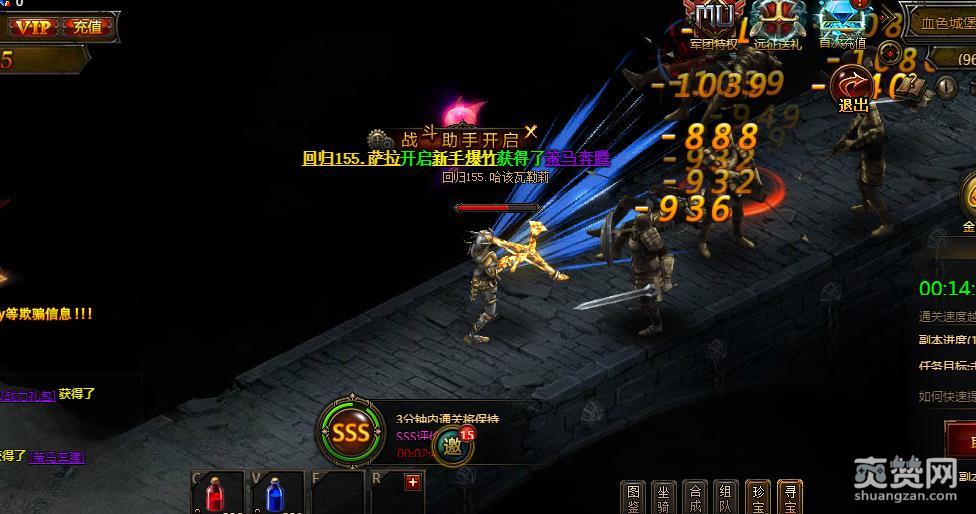Click the 充值 recharge button

tap(88, 27)
